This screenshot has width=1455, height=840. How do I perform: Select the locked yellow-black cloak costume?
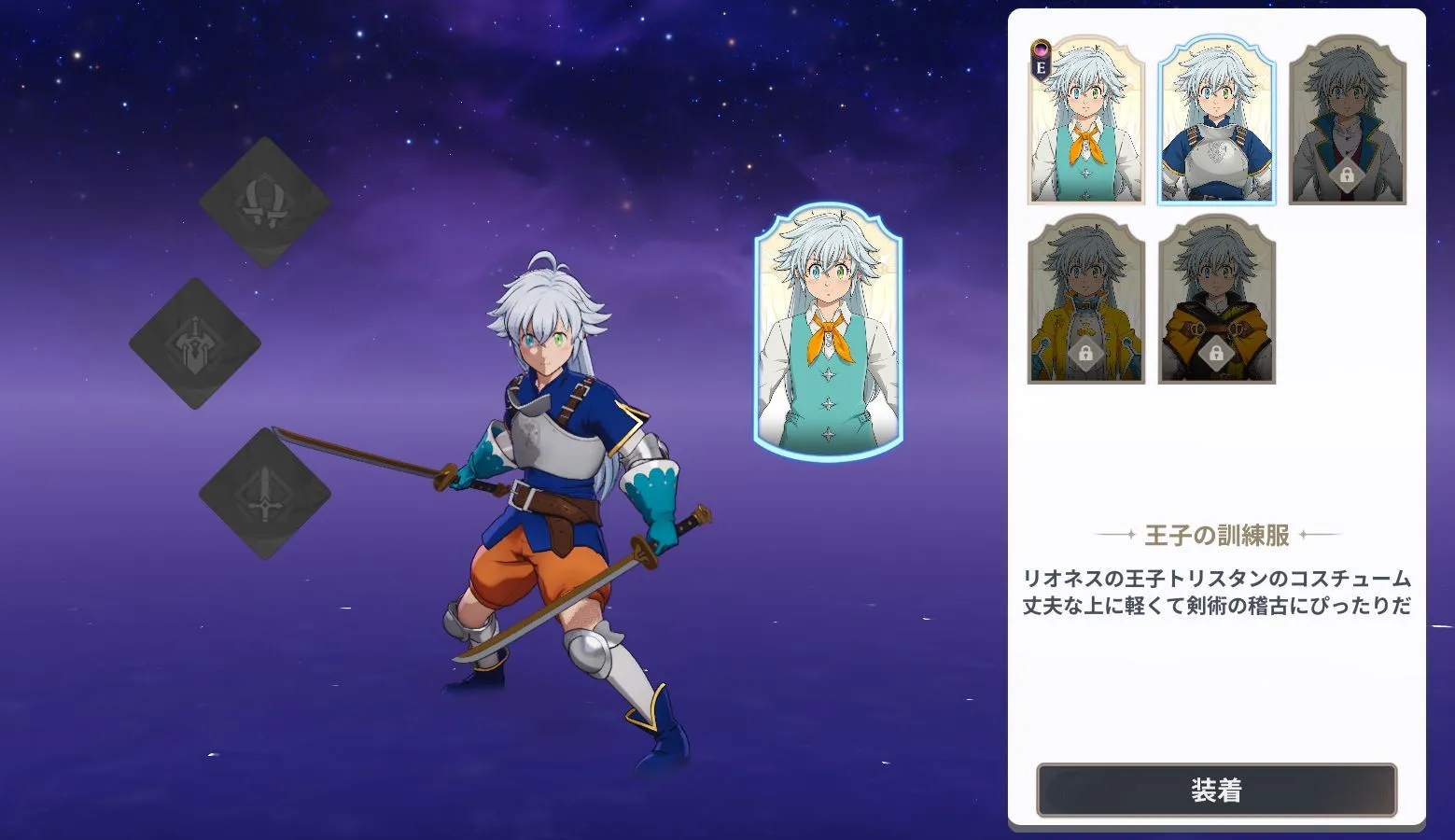coord(1218,299)
